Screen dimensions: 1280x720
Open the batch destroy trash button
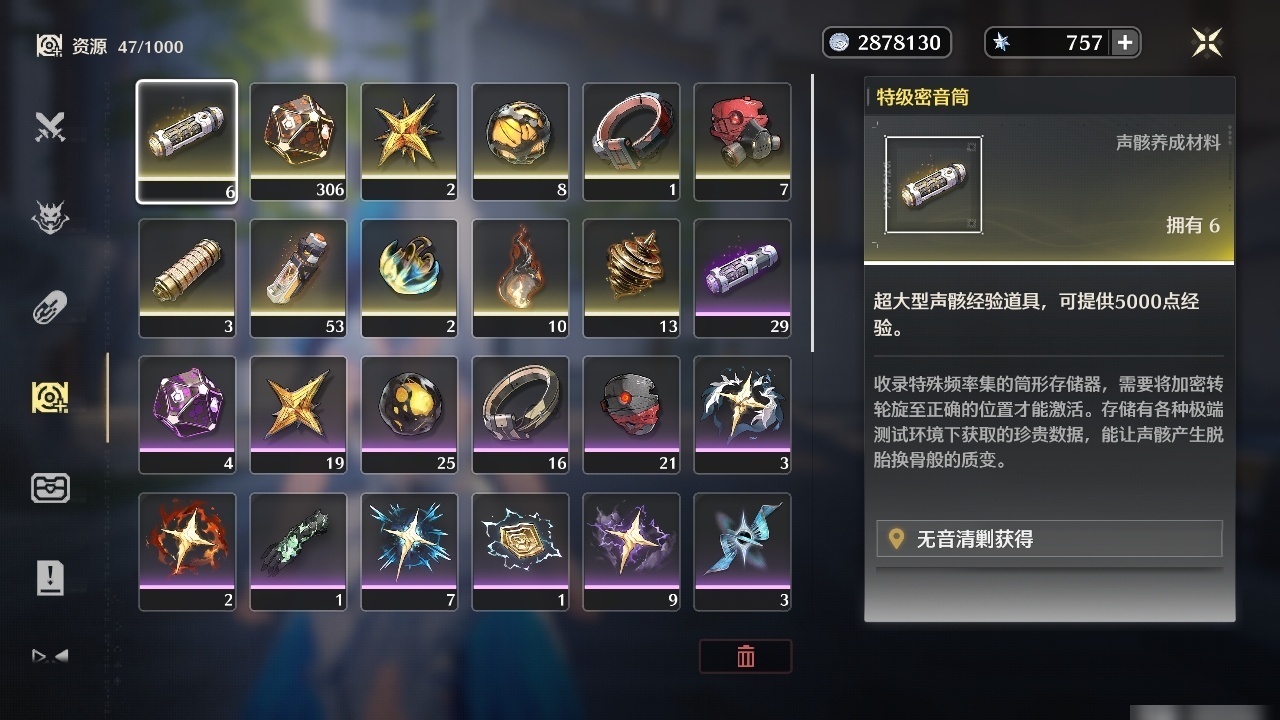click(x=745, y=657)
